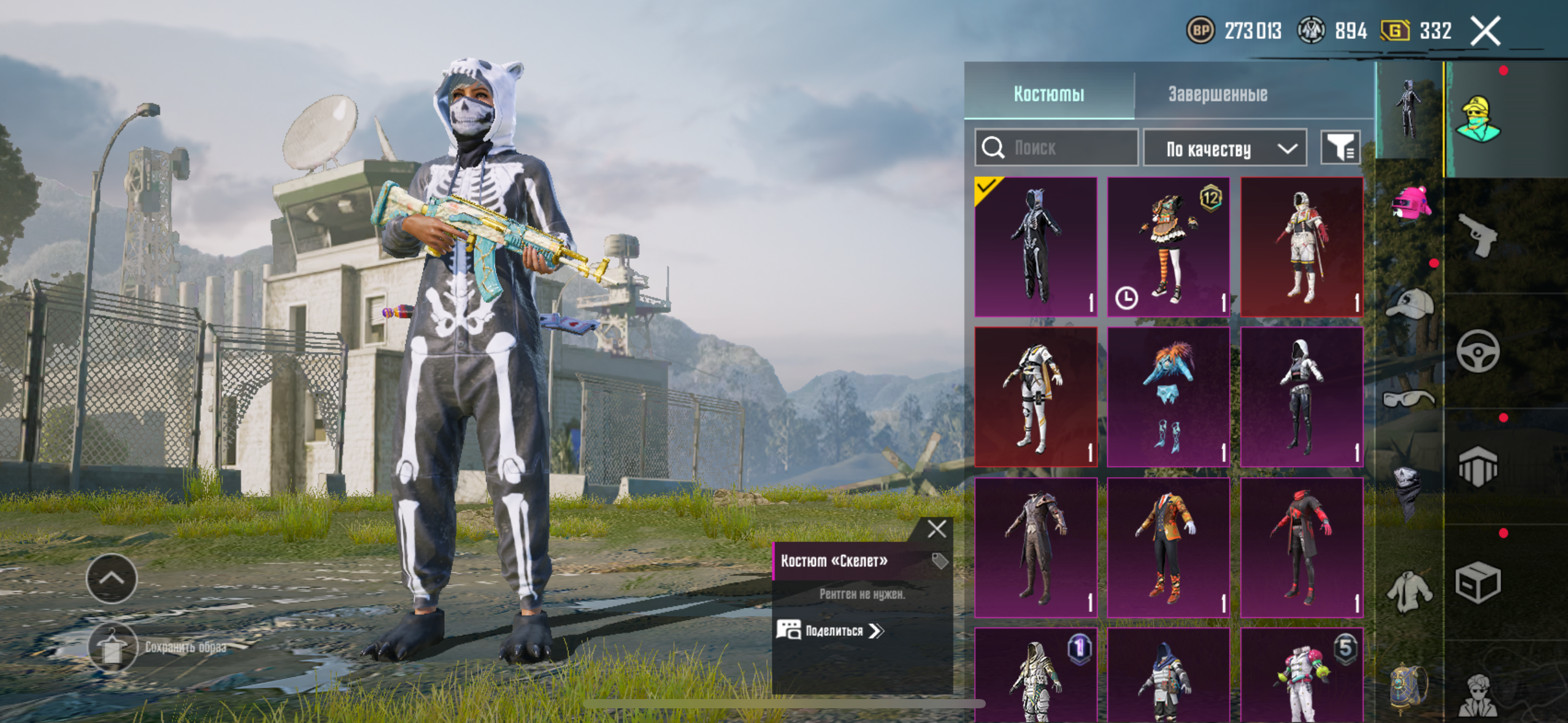Click Сохранить образ hanger button

(112, 648)
